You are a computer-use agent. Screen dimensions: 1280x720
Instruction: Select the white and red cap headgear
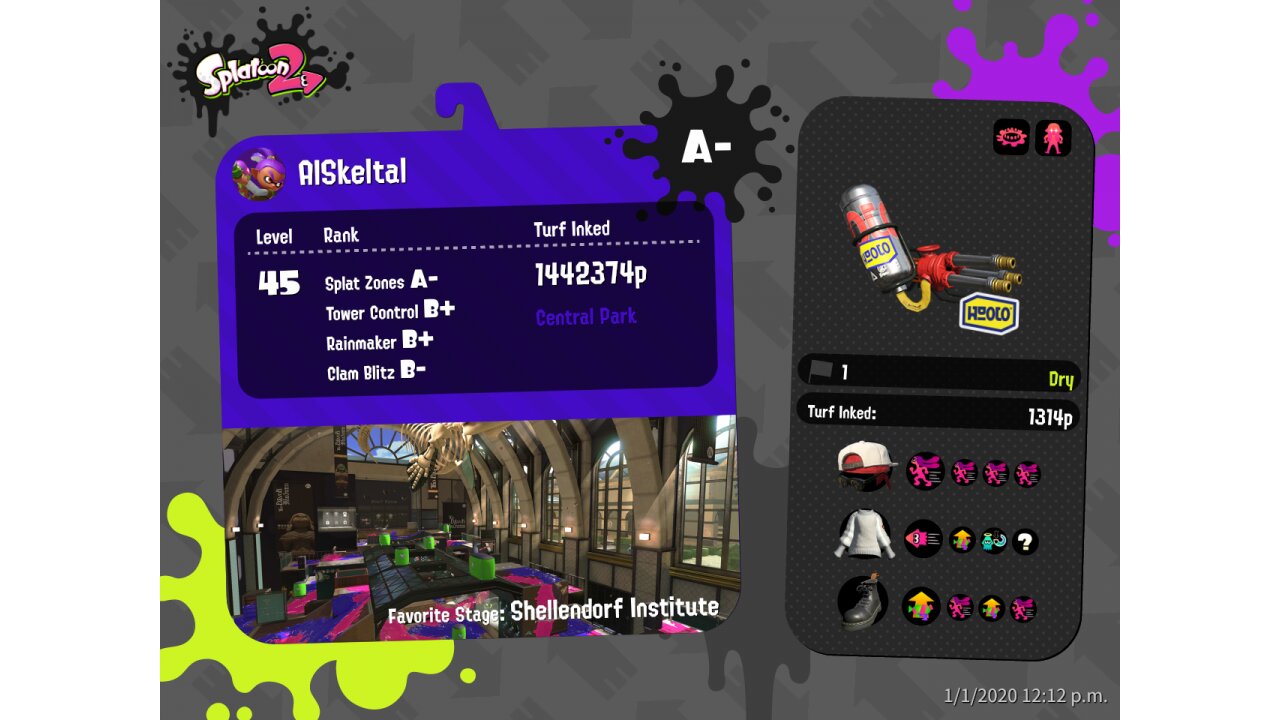[x=866, y=466]
